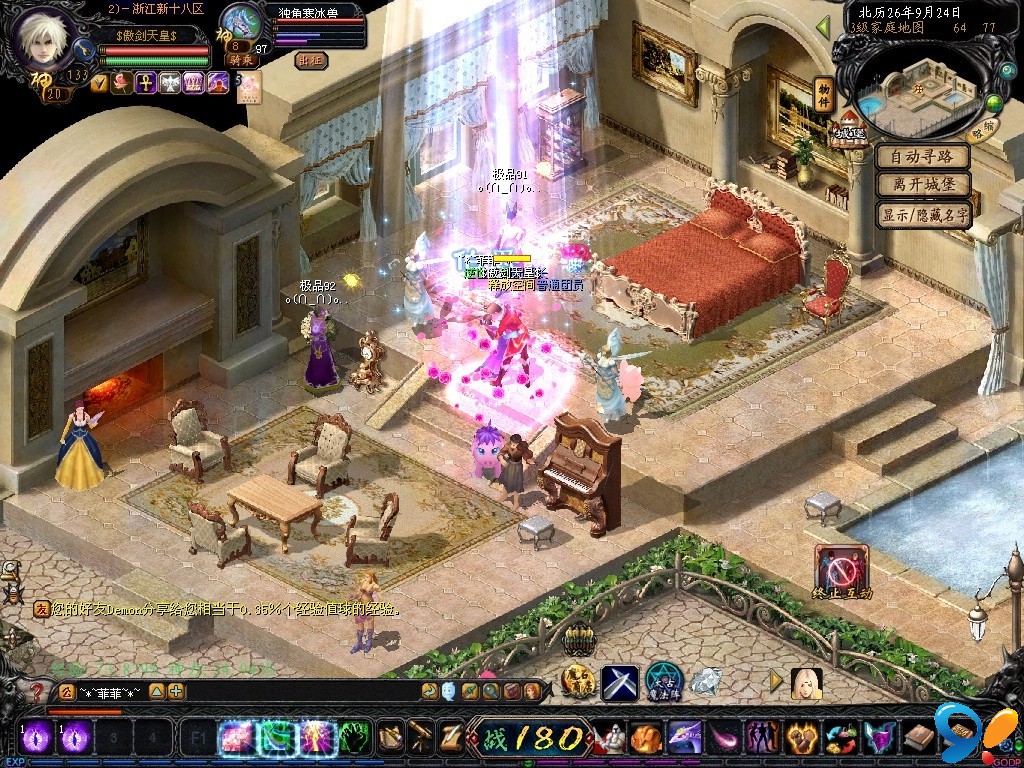Open the 物件 objects panel
The image size is (1024, 768).
click(x=824, y=93)
